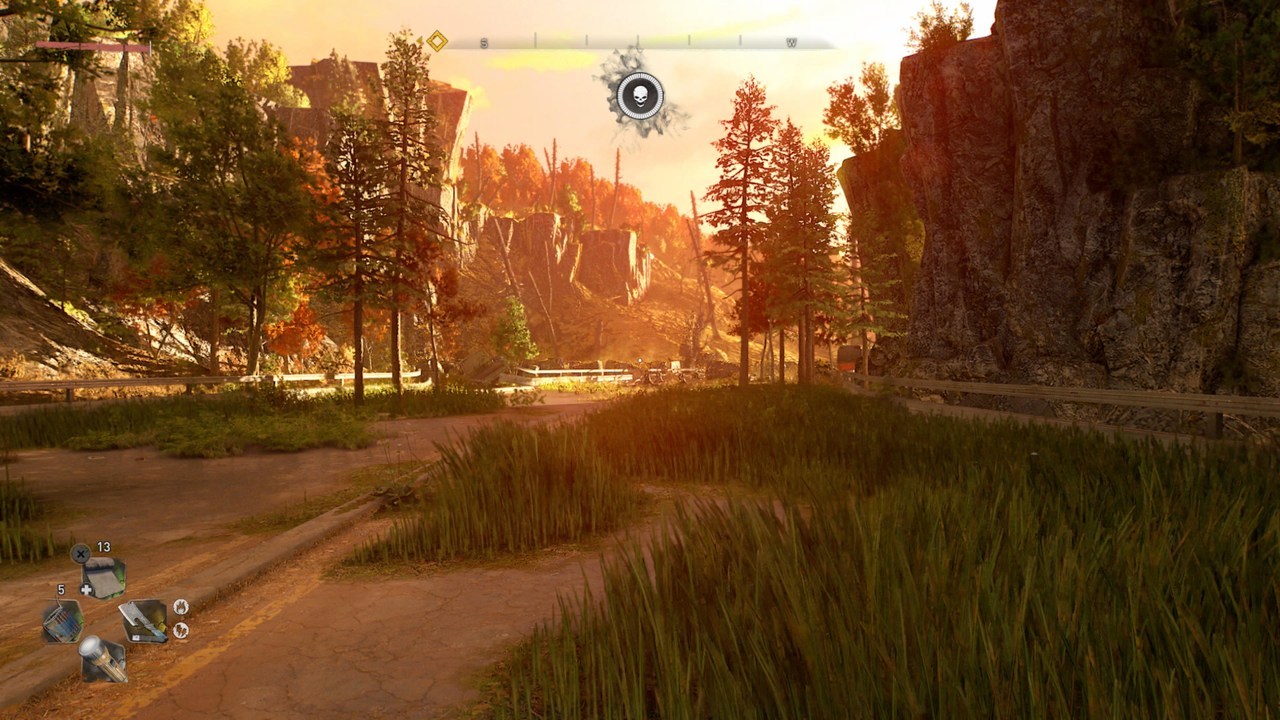Screen dimensions: 1280x720
Task: Click the yellow waypoint diamond marker
Action: click(x=437, y=41)
